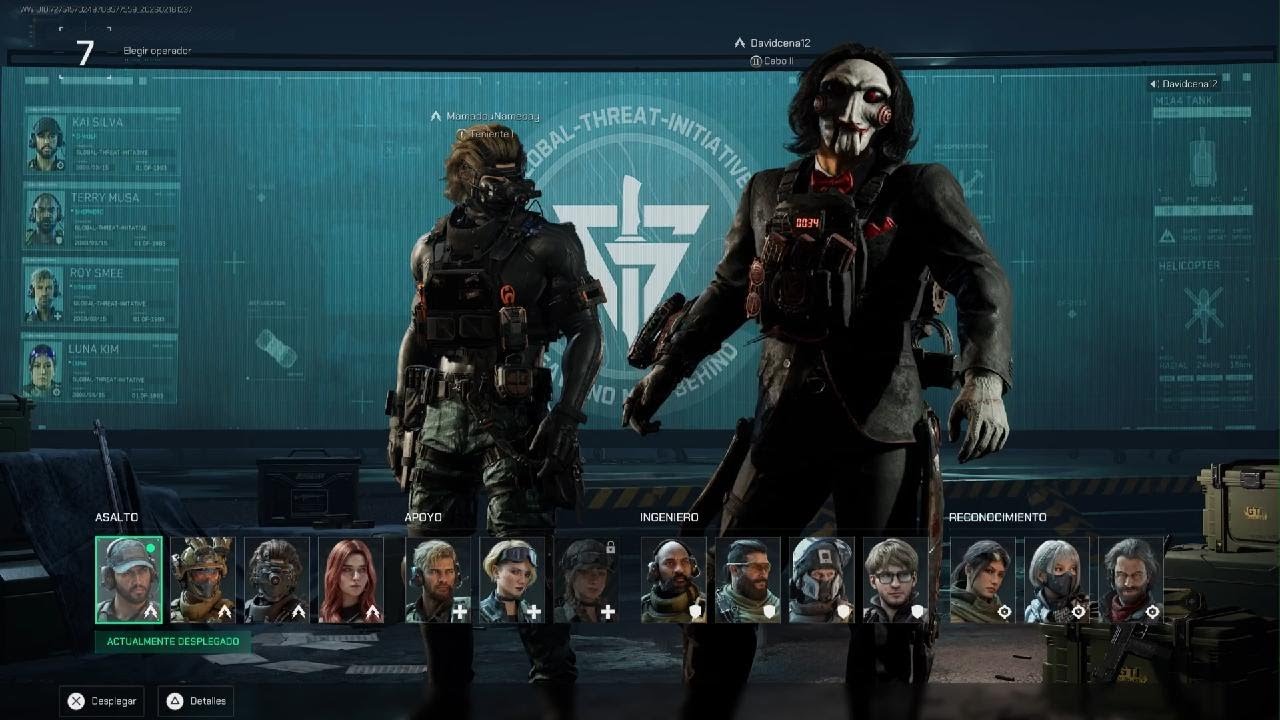Choose the Assault operator with tan helmet and mask
1280x720 pixels.
[203, 580]
